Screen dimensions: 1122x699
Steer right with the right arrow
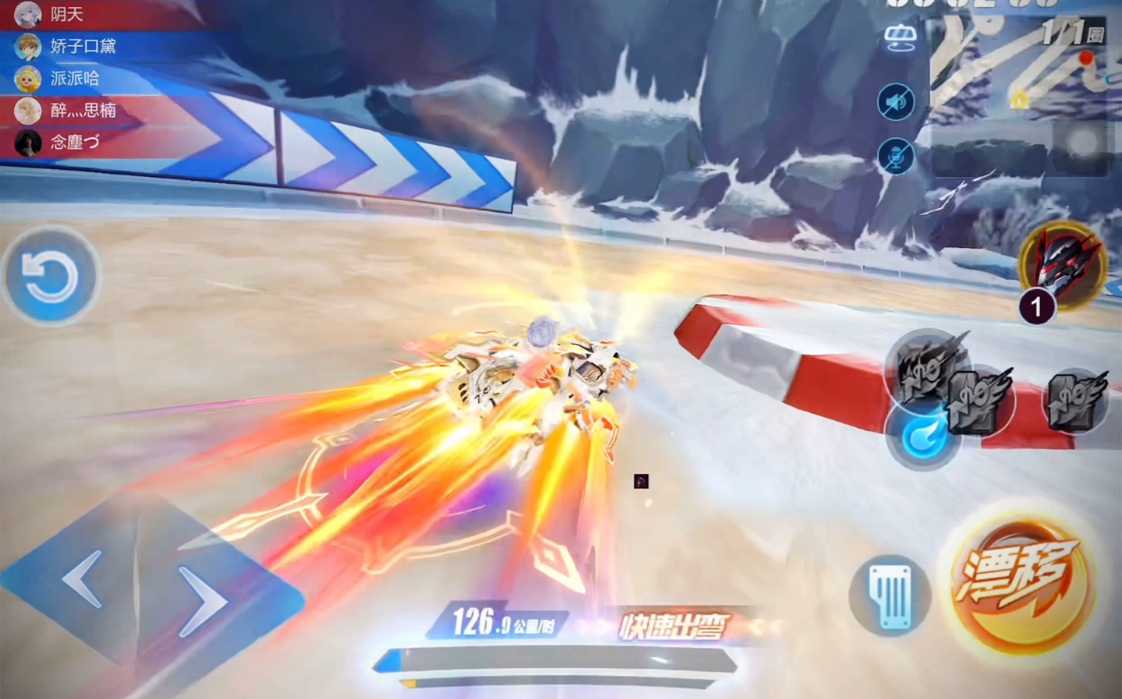pos(206,602)
